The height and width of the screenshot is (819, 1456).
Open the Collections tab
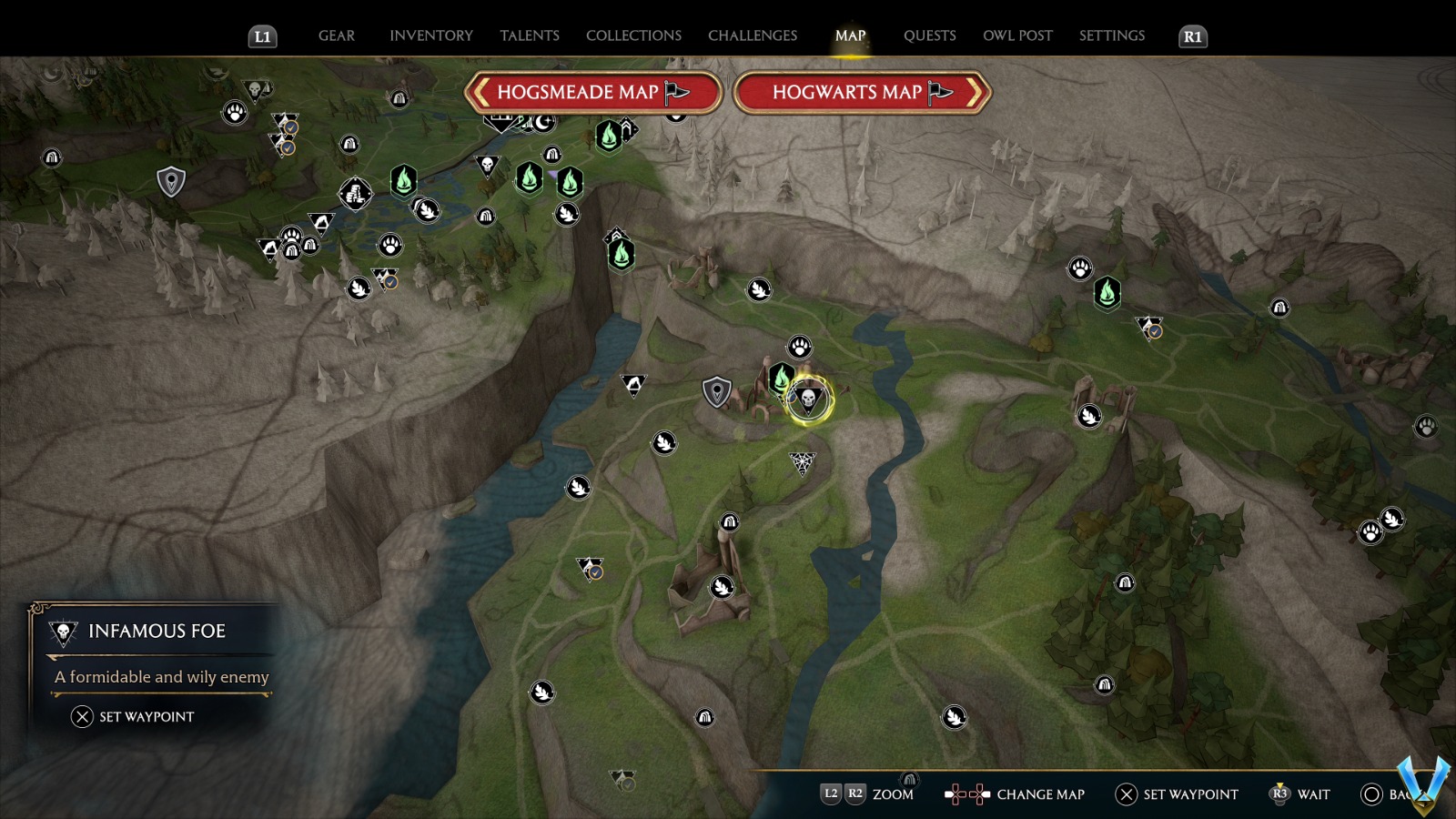[633, 35]
